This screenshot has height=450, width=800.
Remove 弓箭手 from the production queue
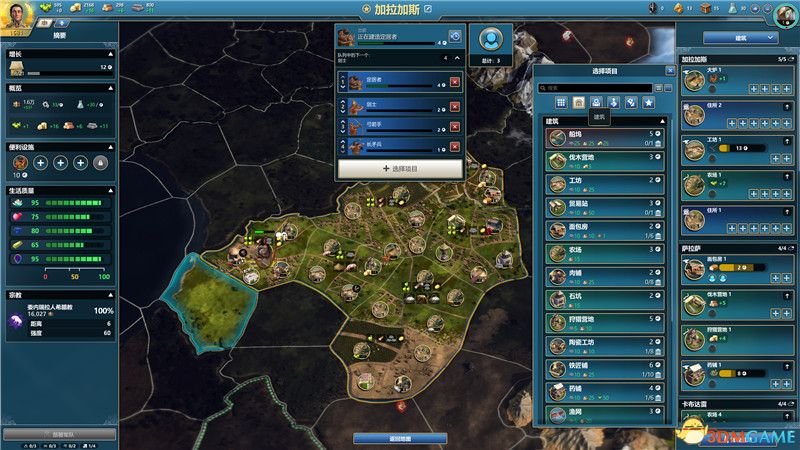(456, 127)
